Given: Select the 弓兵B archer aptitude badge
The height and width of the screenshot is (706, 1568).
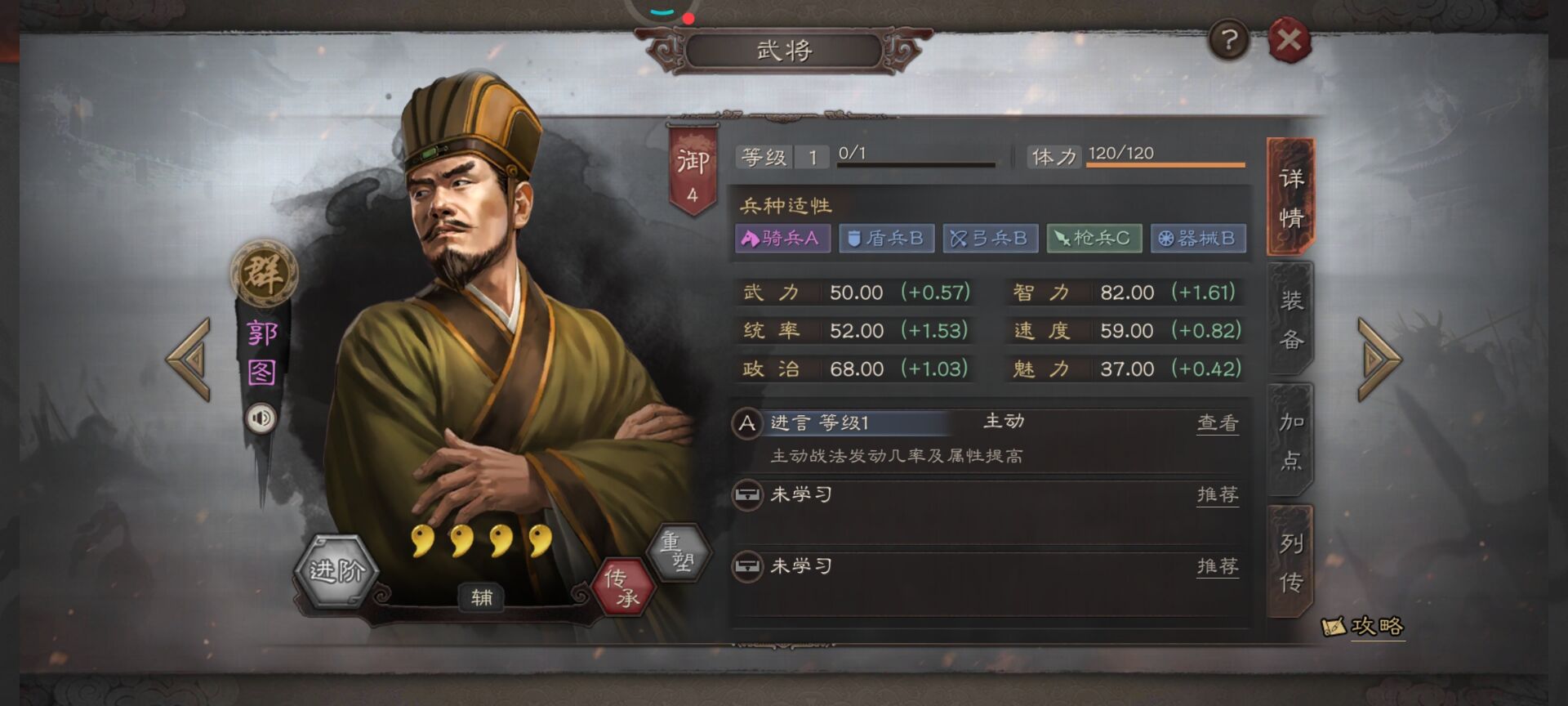Looking at the screenshot, I should pos(991,239).
